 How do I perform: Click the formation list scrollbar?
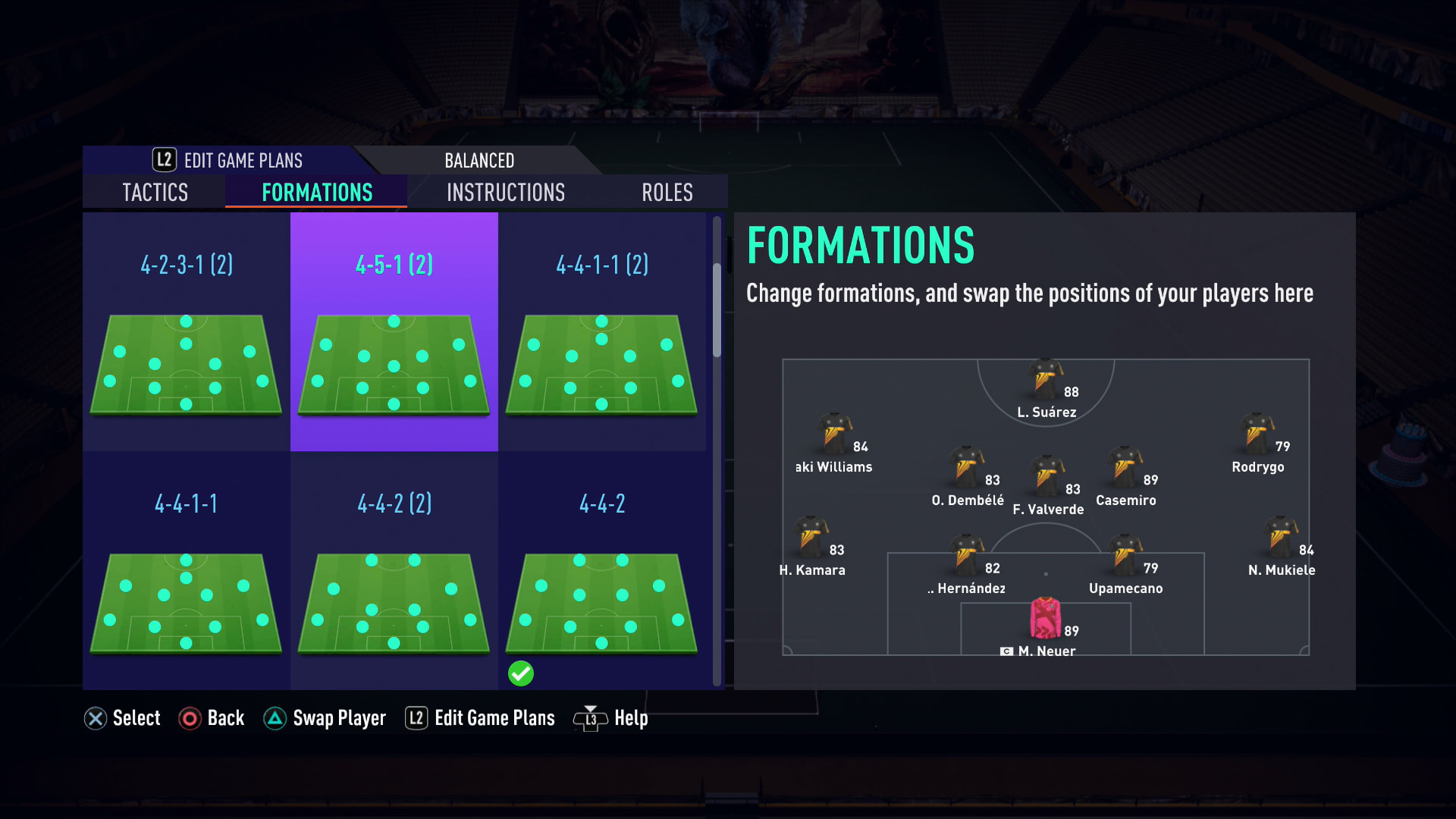tap(717, 311)
